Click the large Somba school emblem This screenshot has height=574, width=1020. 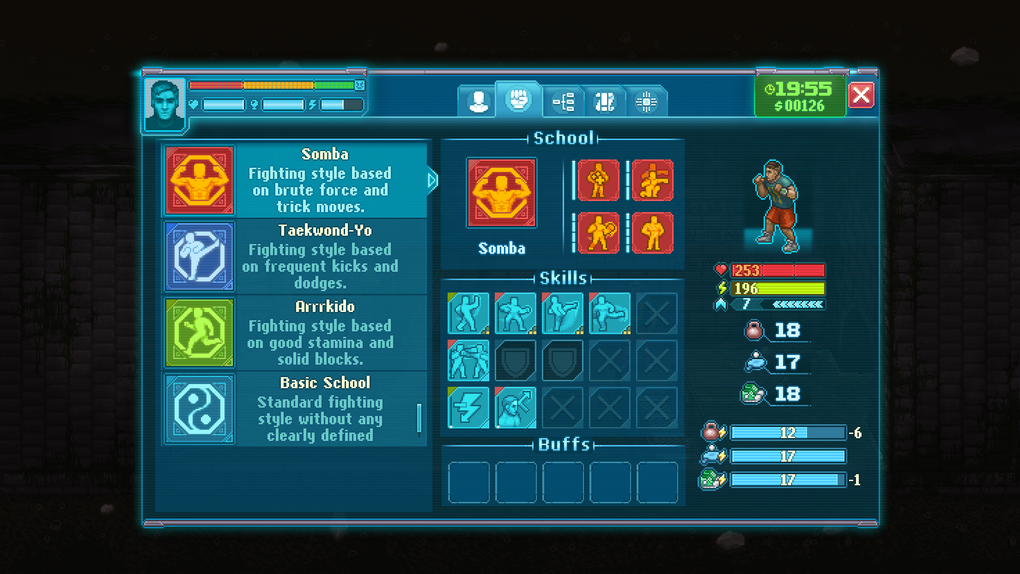click(x=501, y=193)
